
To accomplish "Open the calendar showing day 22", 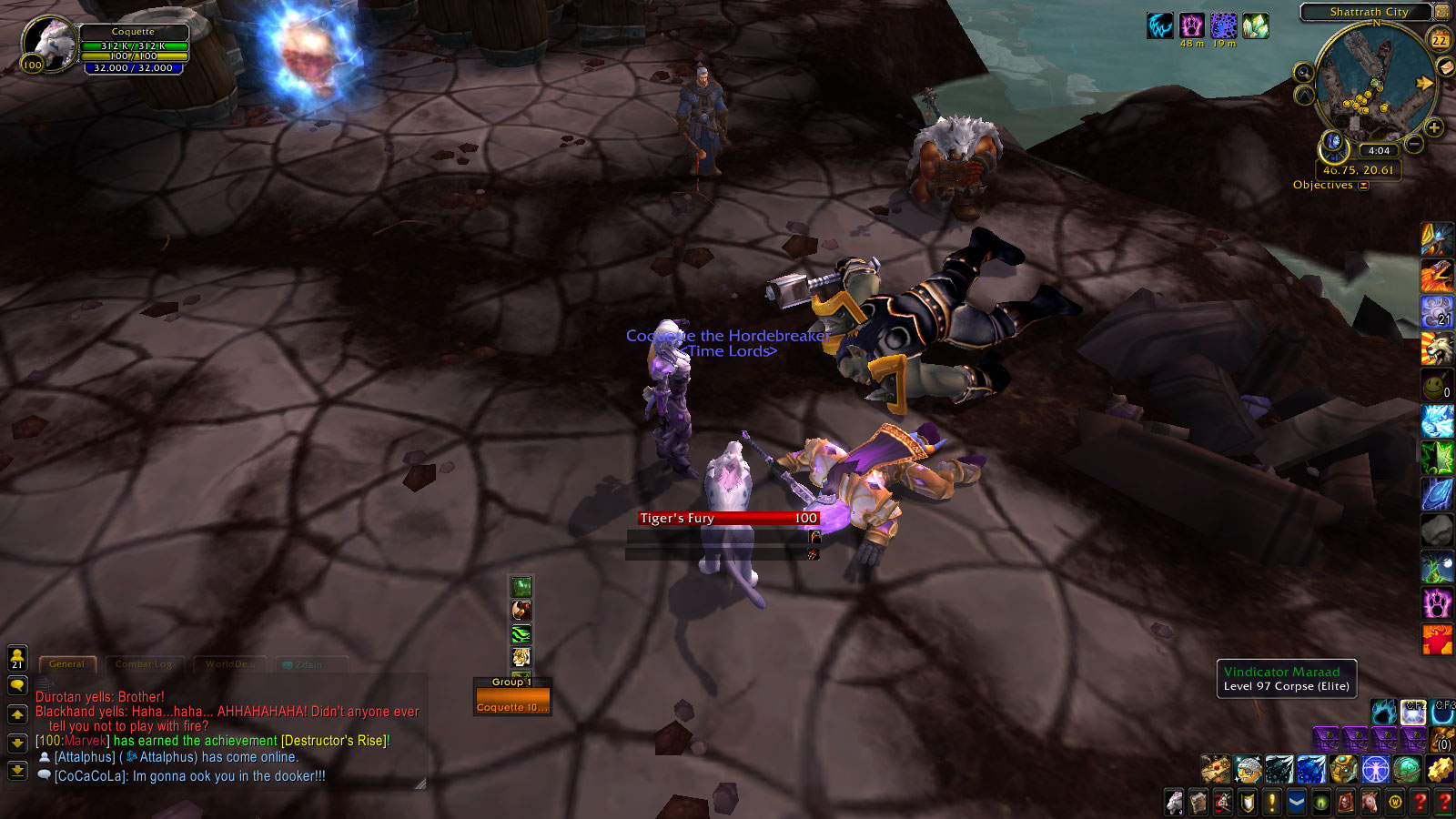I will [x=1439, y=39].
